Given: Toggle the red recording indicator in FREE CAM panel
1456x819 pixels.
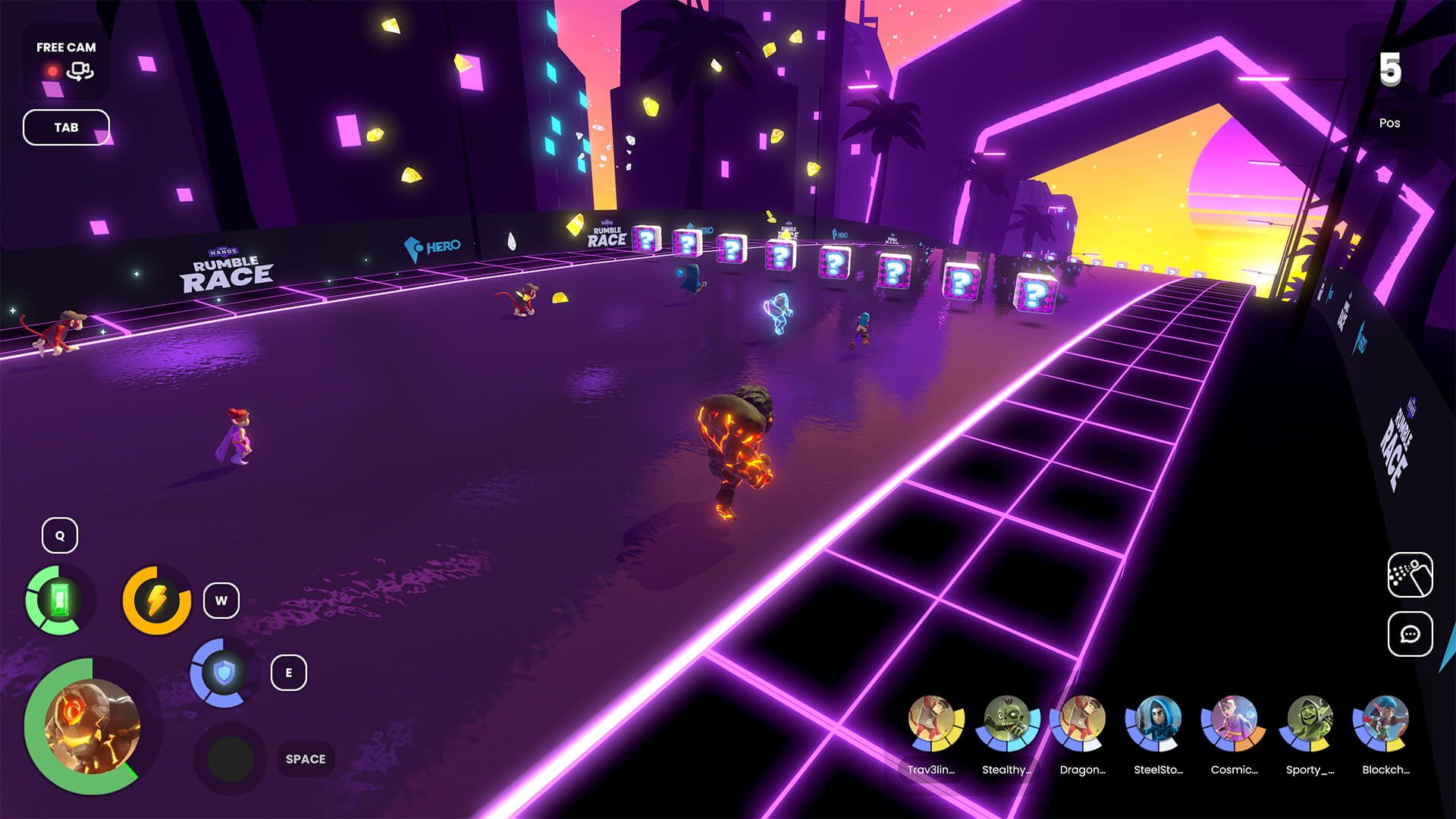Looking at the screenshot, I should pyautogui.click(x=52, y=72).
